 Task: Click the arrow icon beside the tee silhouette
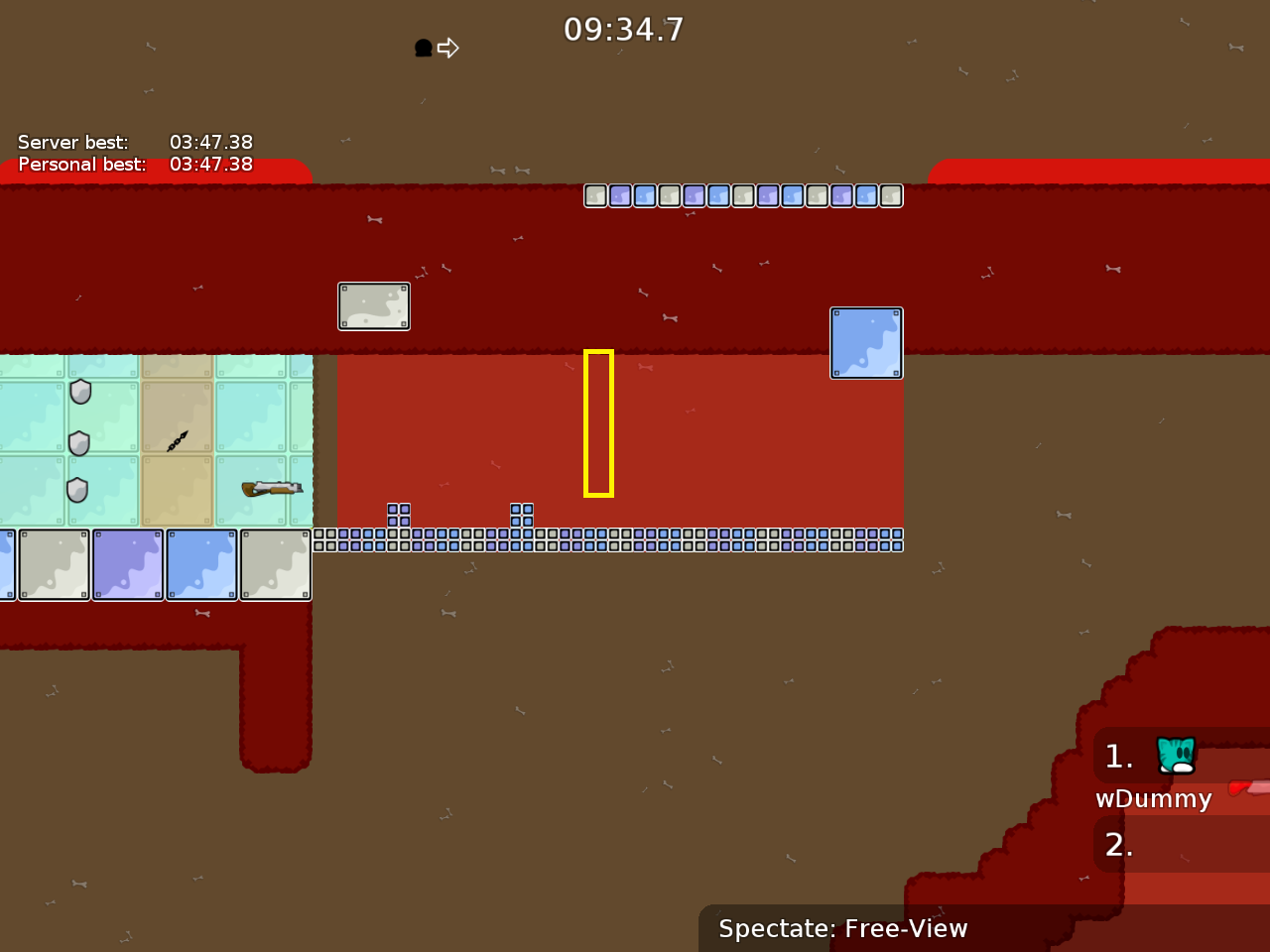click(x=448, y=47)
